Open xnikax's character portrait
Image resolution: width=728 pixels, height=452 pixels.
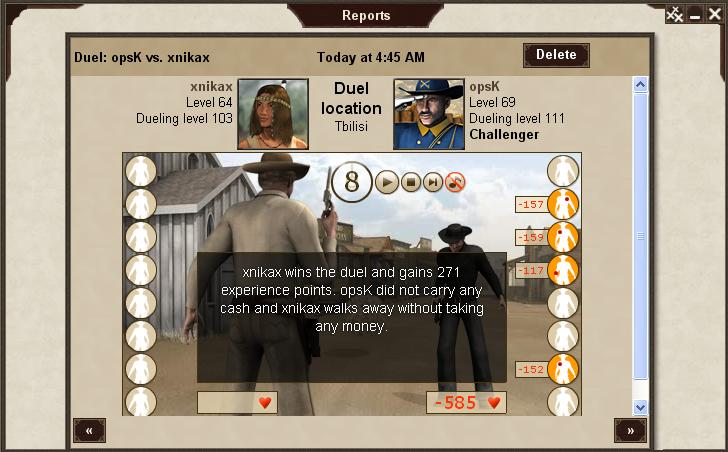pyautogui.click(x=273, y=114)
